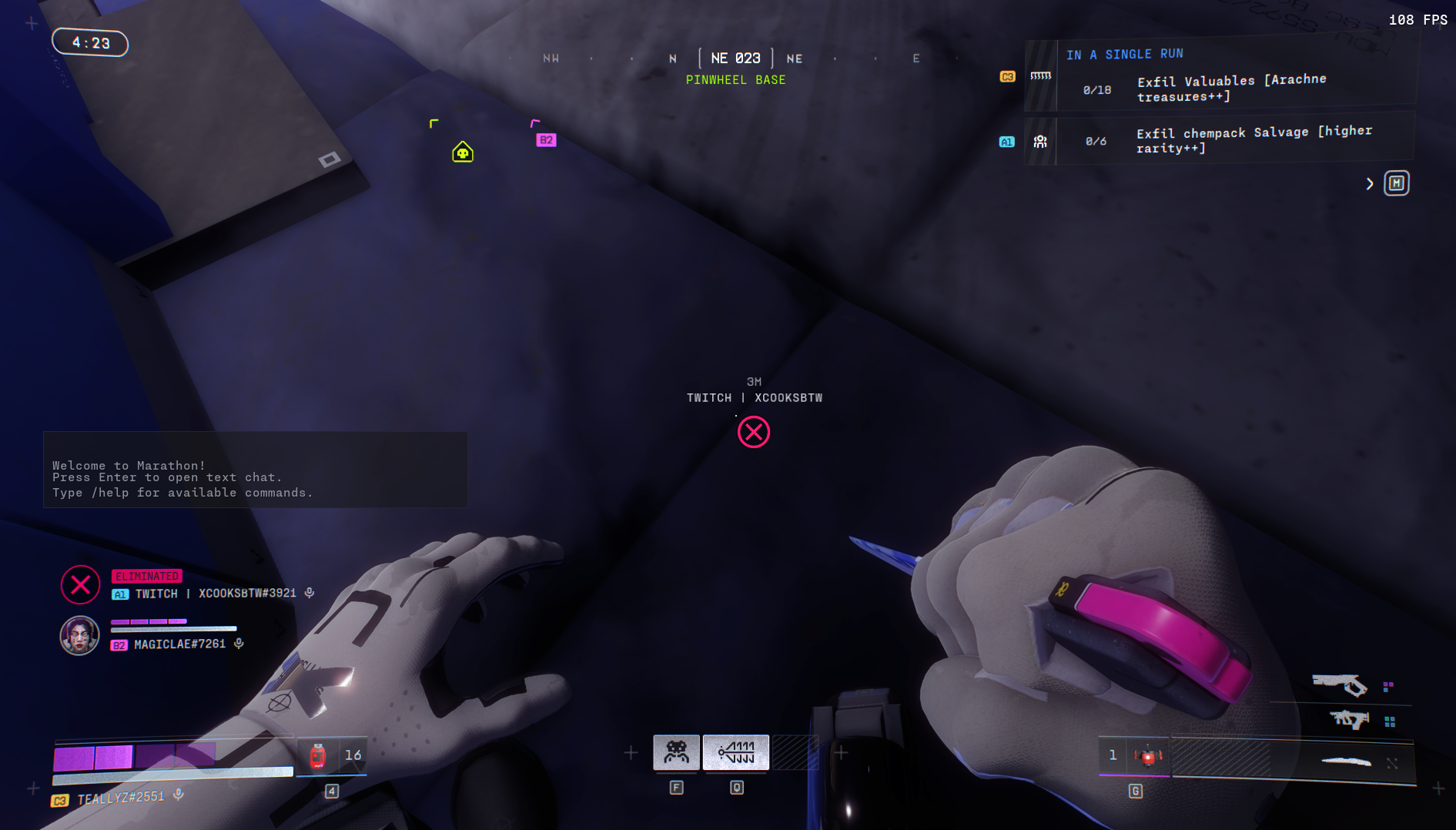Click the NE 023 compass heading
The height and width of the screenshot is (830, 1456).
tap(735, 59)
